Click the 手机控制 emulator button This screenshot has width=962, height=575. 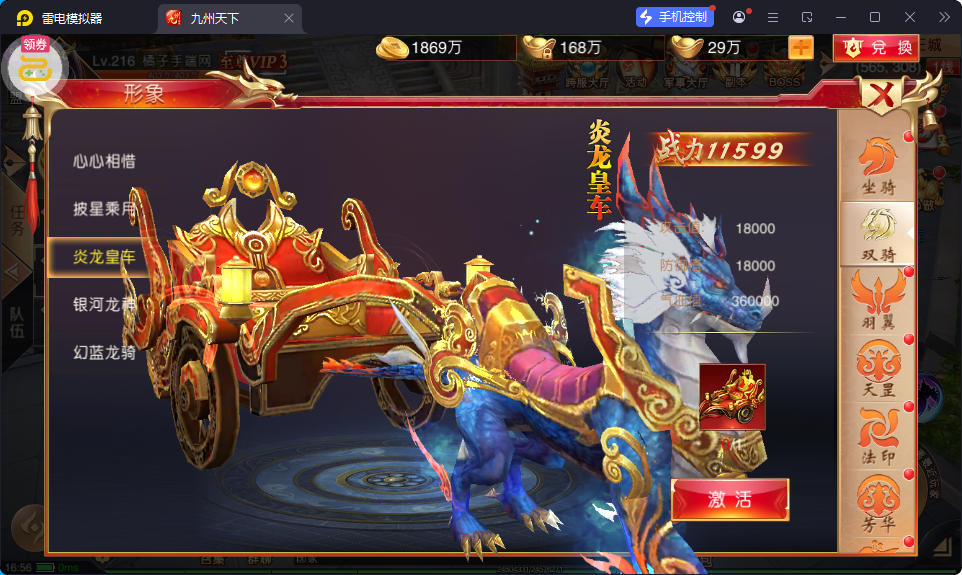click(674, 17)
